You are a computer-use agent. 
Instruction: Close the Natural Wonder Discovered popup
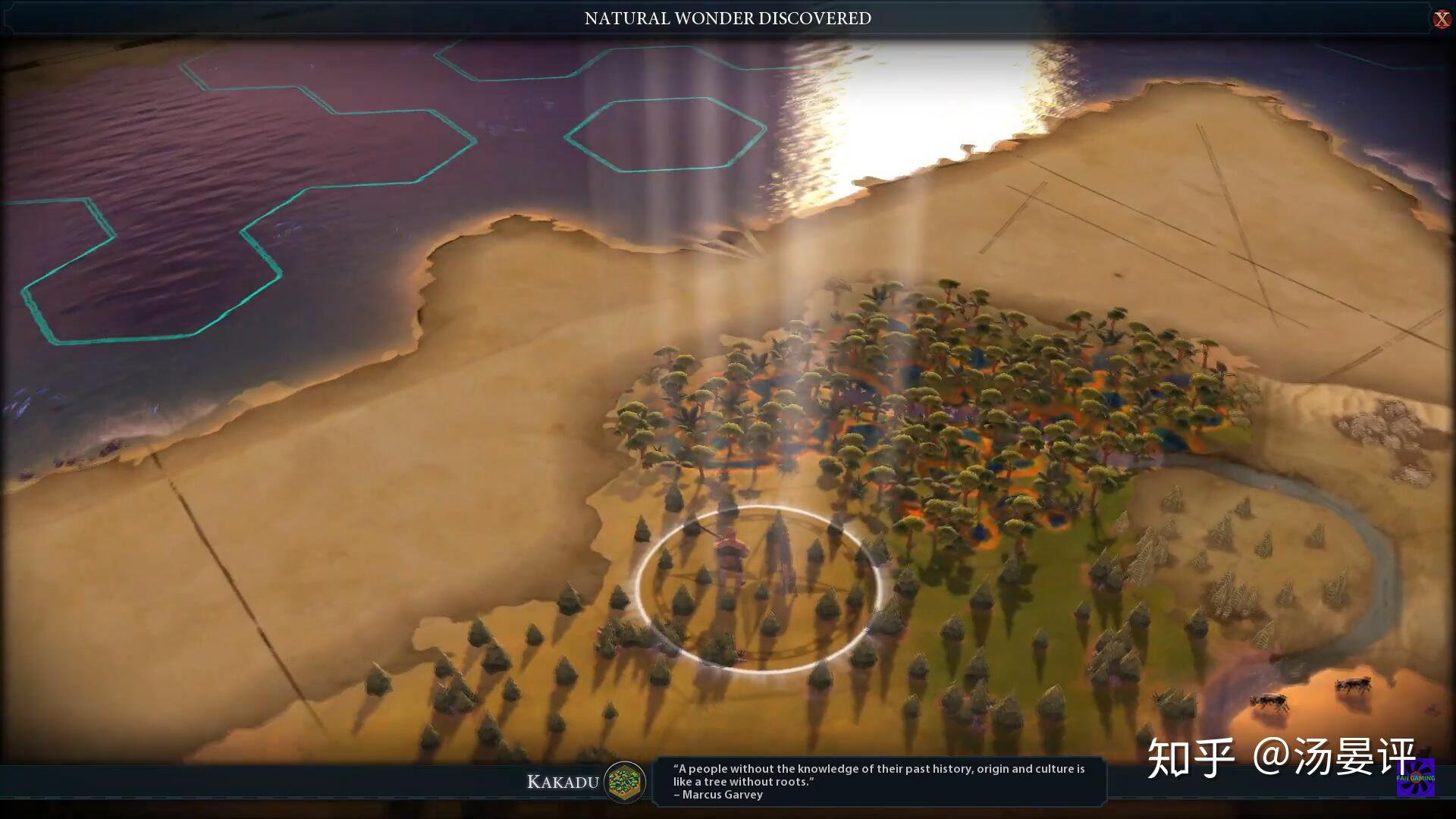point(1442,19)
